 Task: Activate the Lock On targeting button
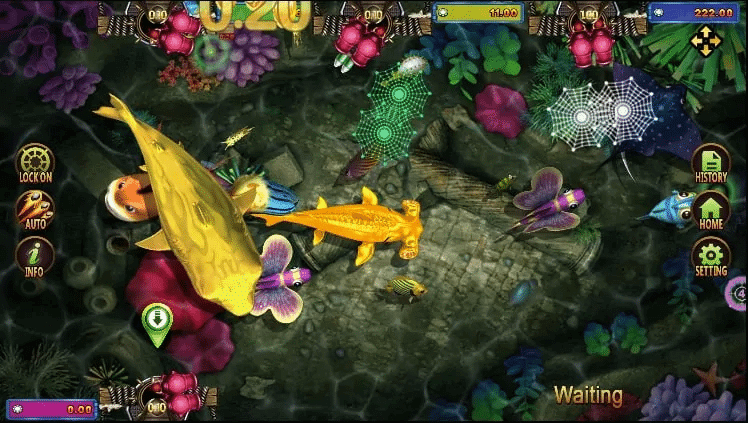(35, 161)
